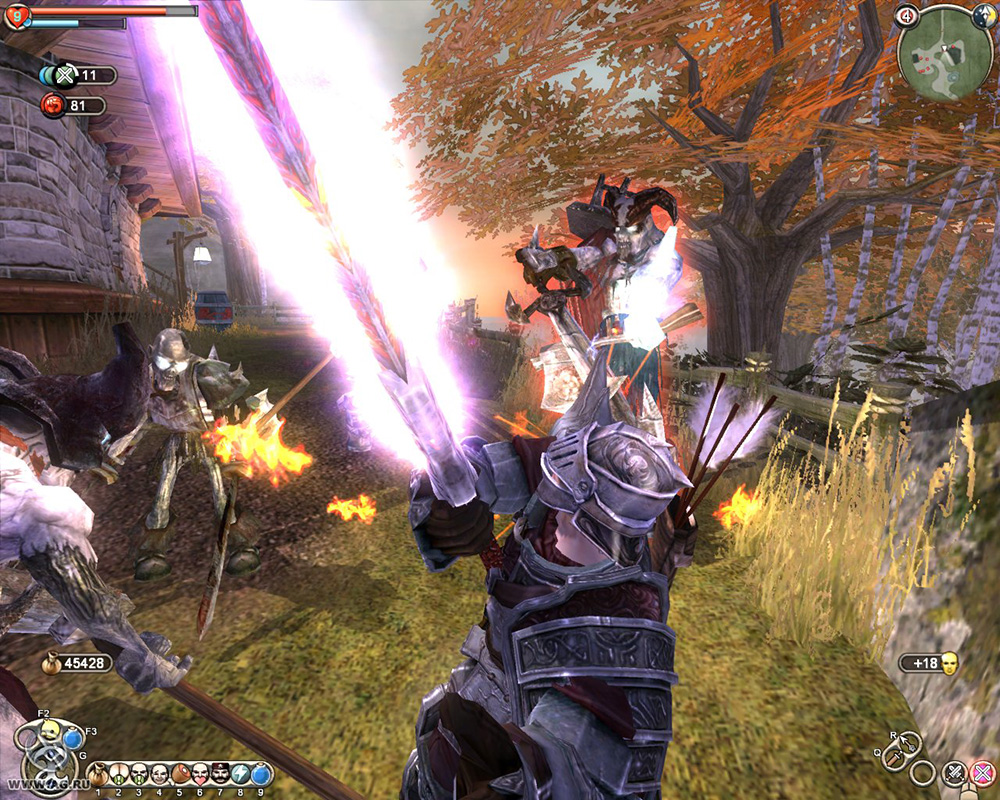
Task: Select the green combat multiplier icon
Action: [x=64, y=75]
